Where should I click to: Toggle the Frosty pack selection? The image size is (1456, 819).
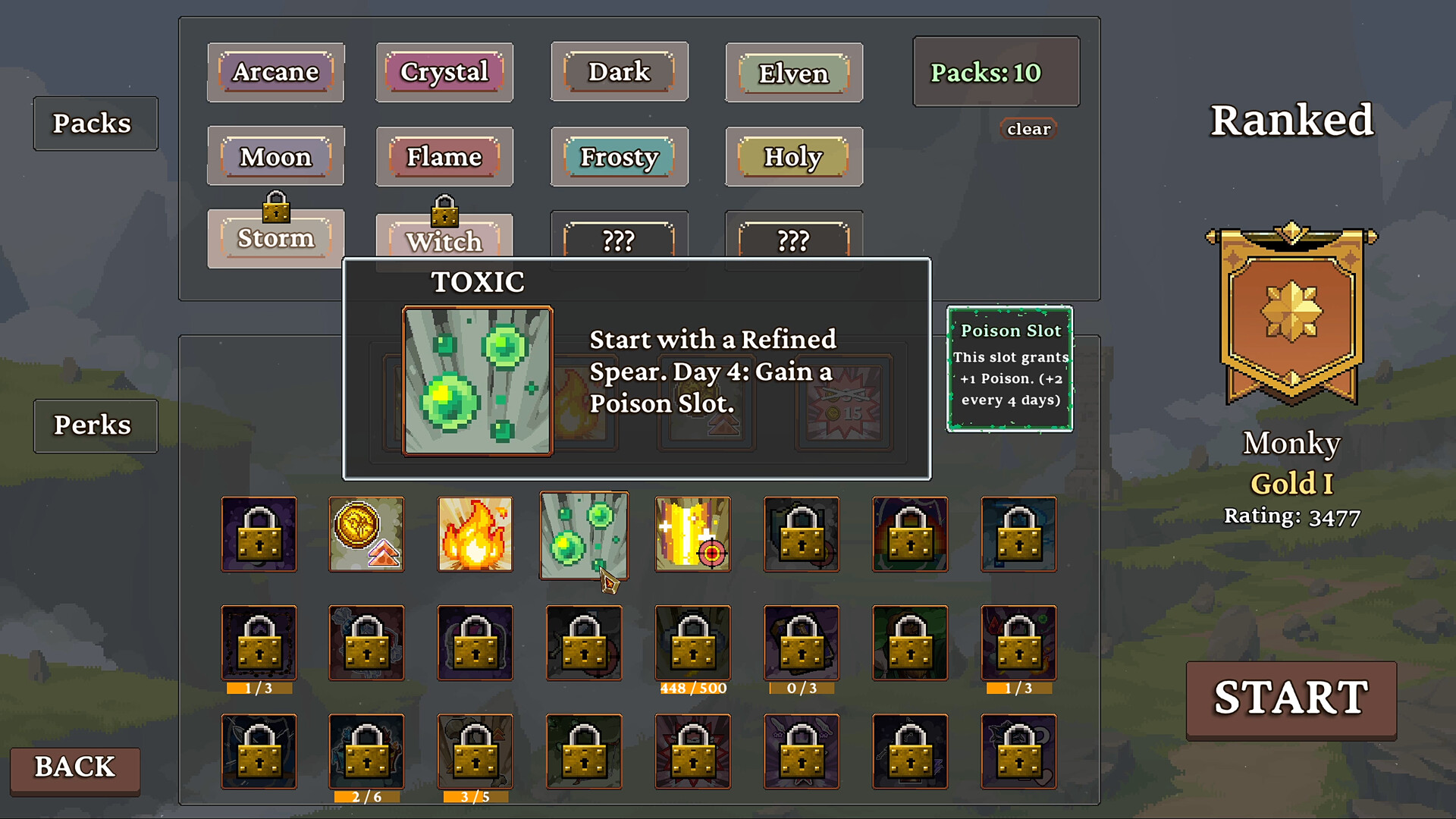click(619, 157)
